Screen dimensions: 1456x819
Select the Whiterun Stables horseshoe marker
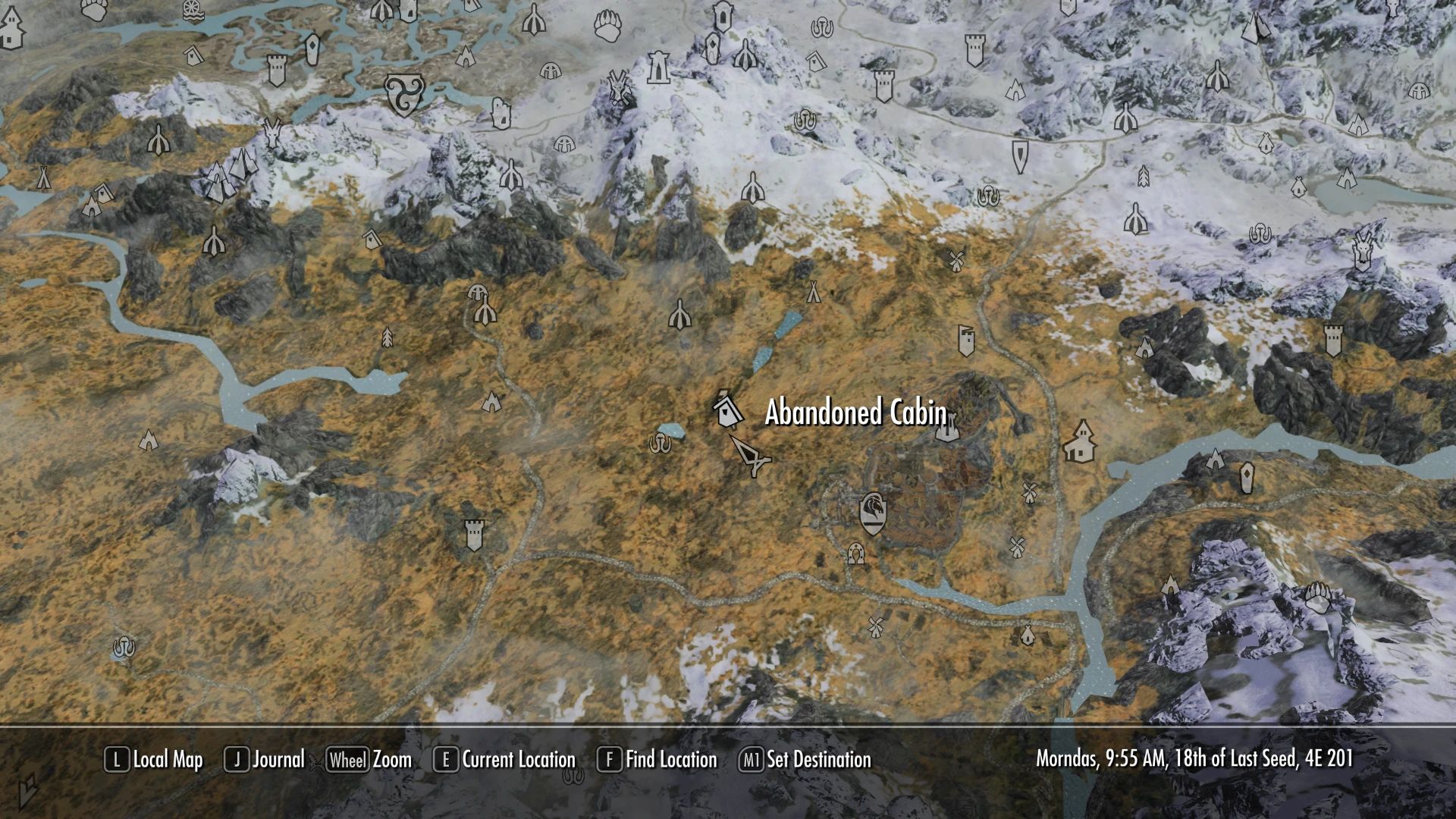(857, 553)
